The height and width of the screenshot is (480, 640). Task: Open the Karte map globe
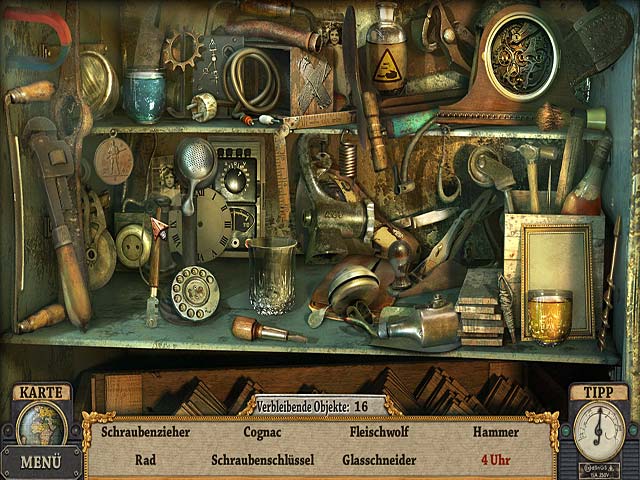(41, 424)
